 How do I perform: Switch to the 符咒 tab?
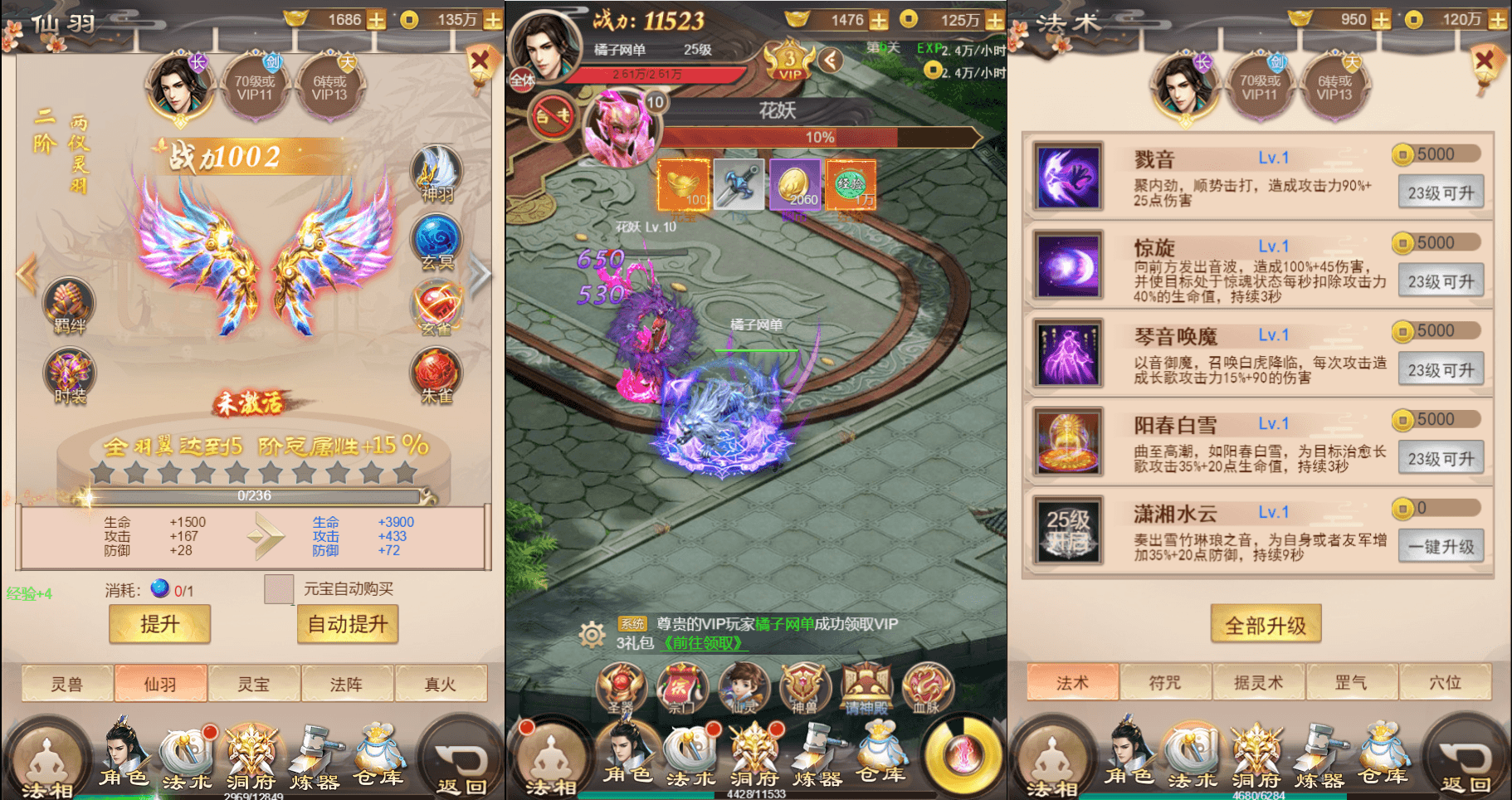pos(1165,682)
